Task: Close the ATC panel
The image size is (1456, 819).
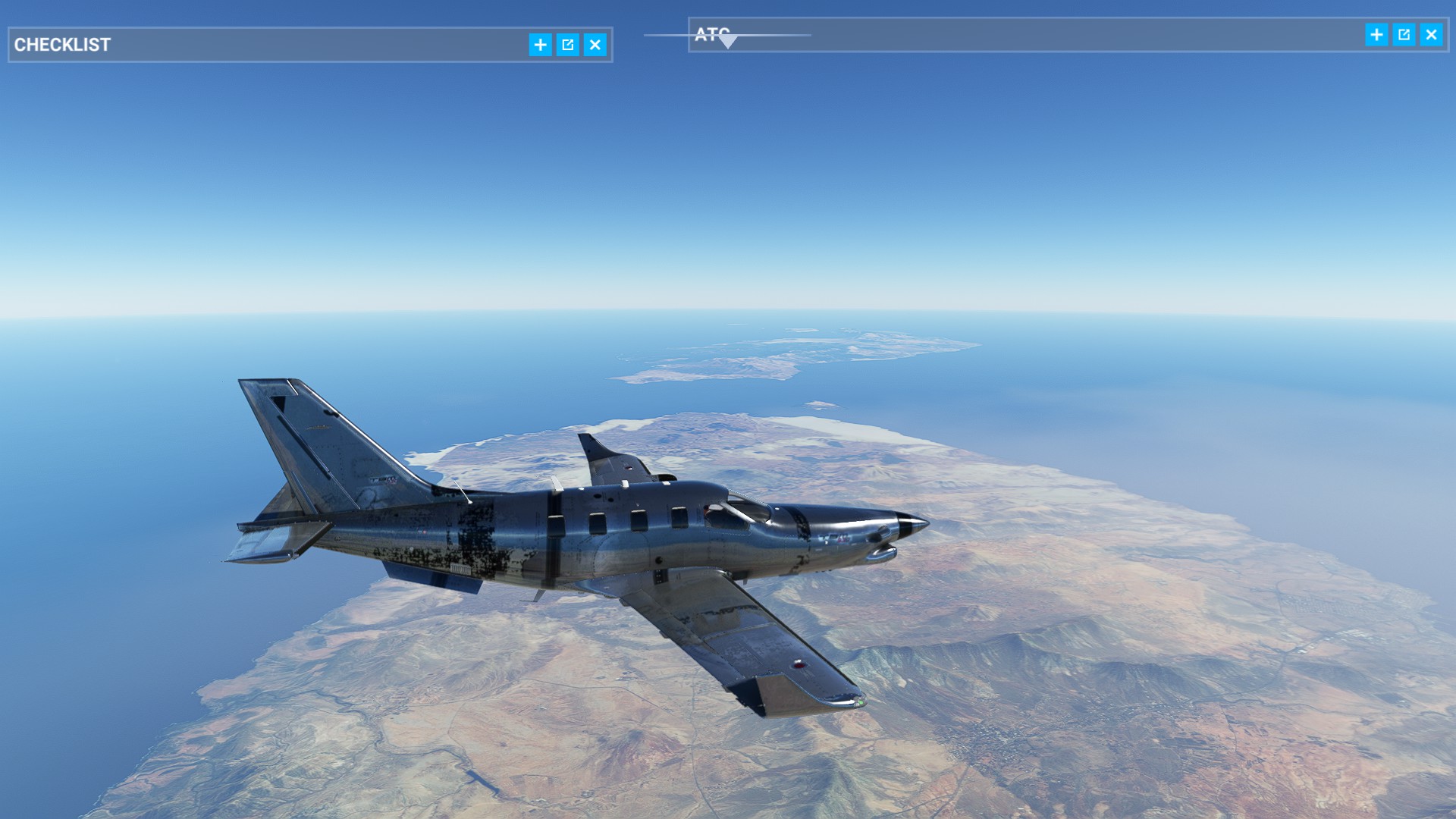Action: pyautogui.click(x=1431, y=35)
